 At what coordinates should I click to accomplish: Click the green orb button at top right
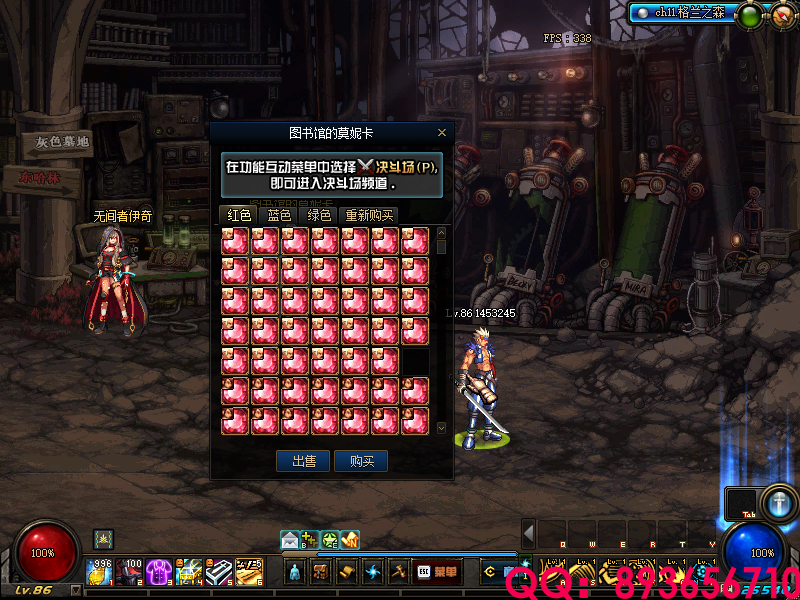coord(748,14)
